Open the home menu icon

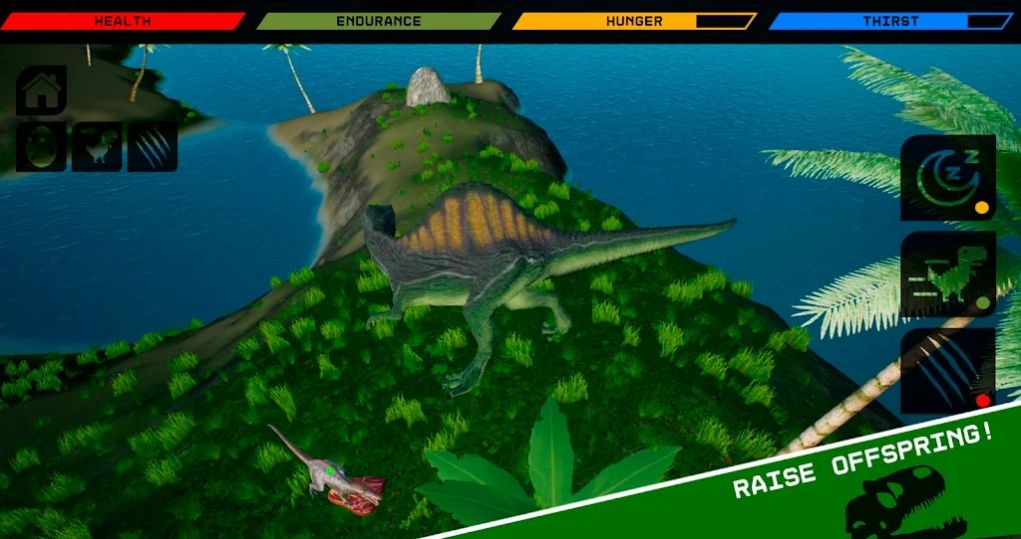click(x=41, y=91)
